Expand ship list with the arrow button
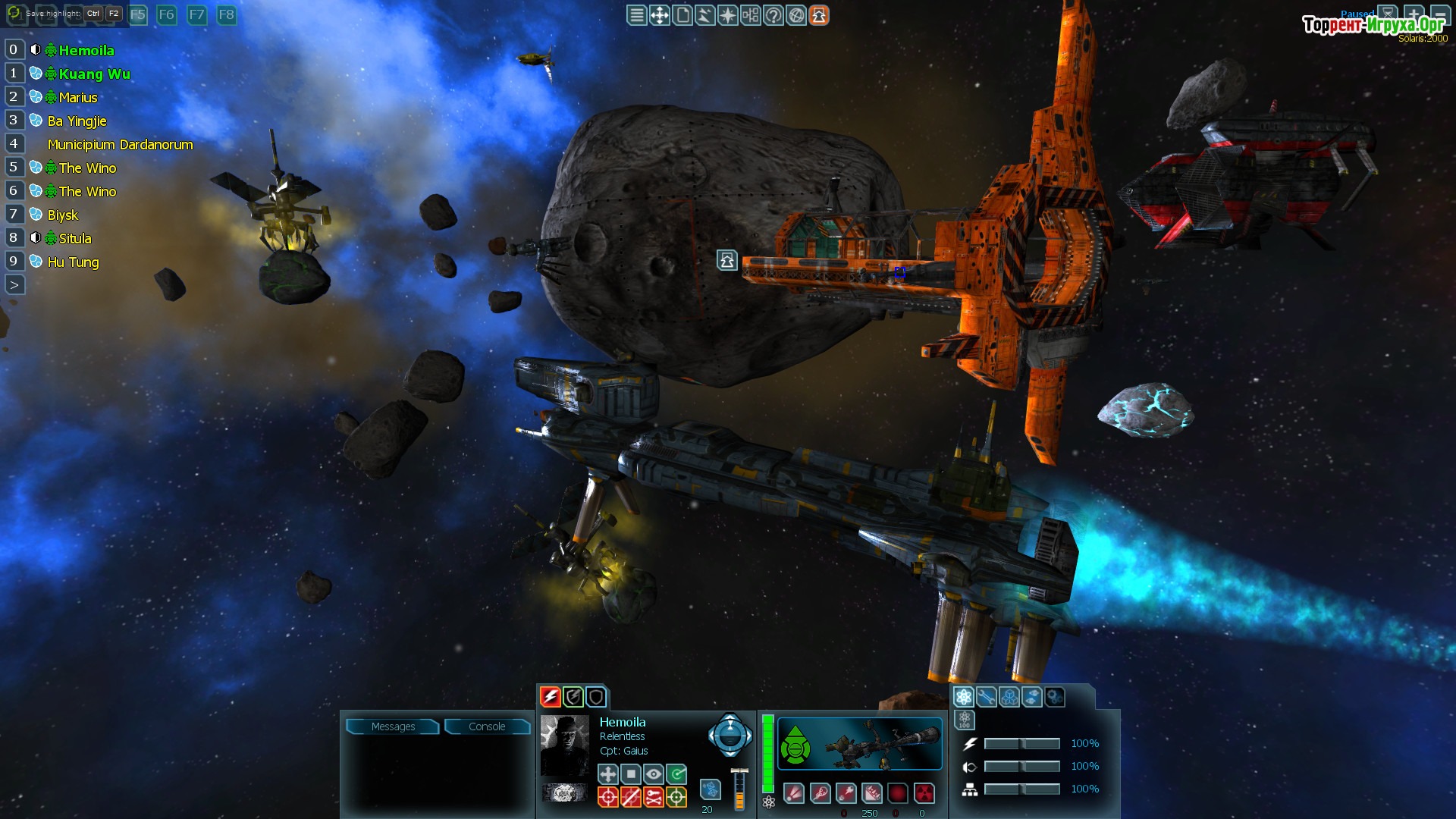This screenshot has height=819, width=1456. coord(14,285)
